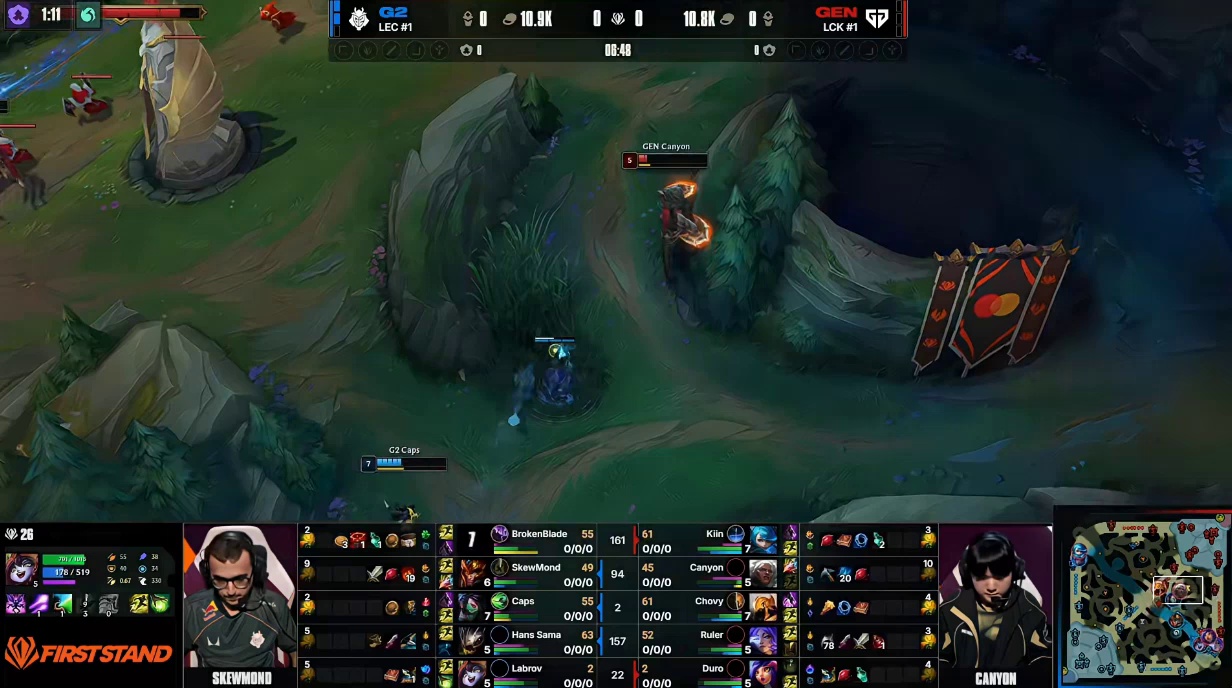This screenshot has height=688, width=1232.
Task: Click the CANYON player camera feed
Action: tap(995, 600)
